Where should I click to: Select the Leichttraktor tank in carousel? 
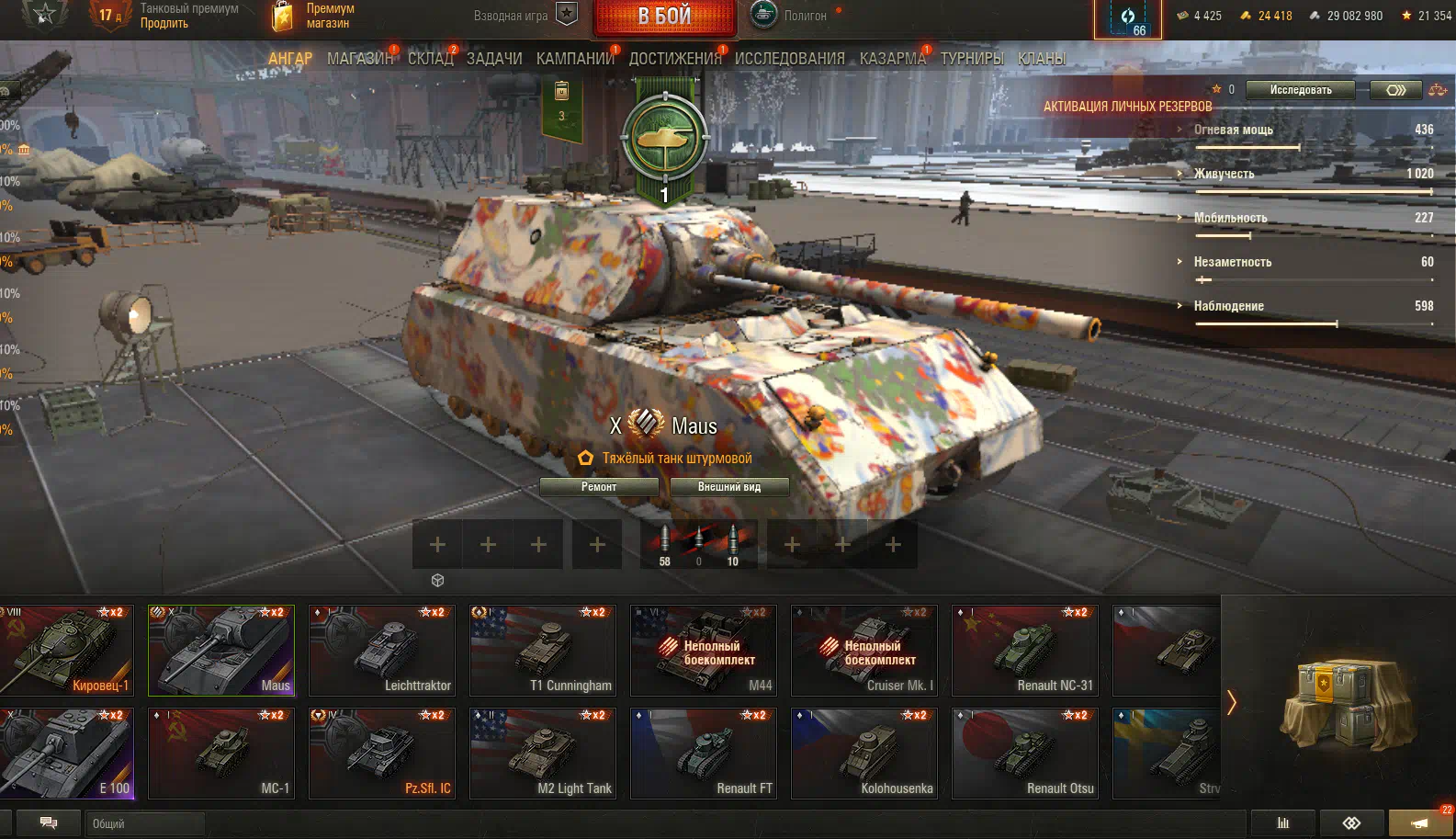tap(382, 650)
